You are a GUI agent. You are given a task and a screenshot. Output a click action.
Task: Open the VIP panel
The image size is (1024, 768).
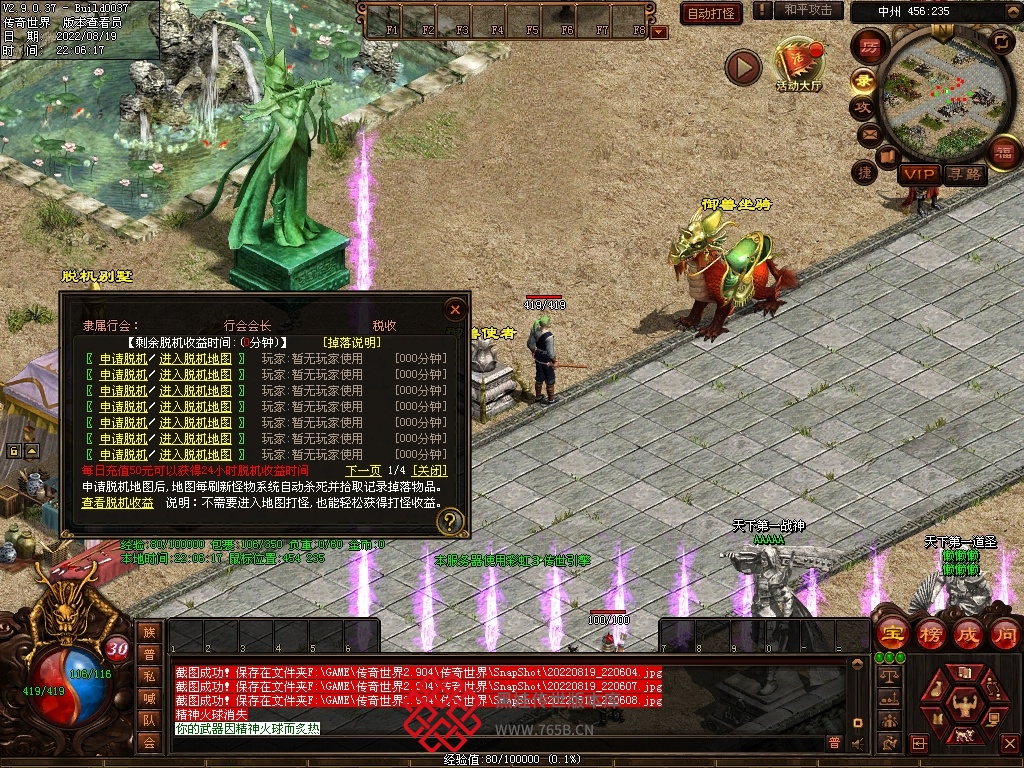coord(917,174)
